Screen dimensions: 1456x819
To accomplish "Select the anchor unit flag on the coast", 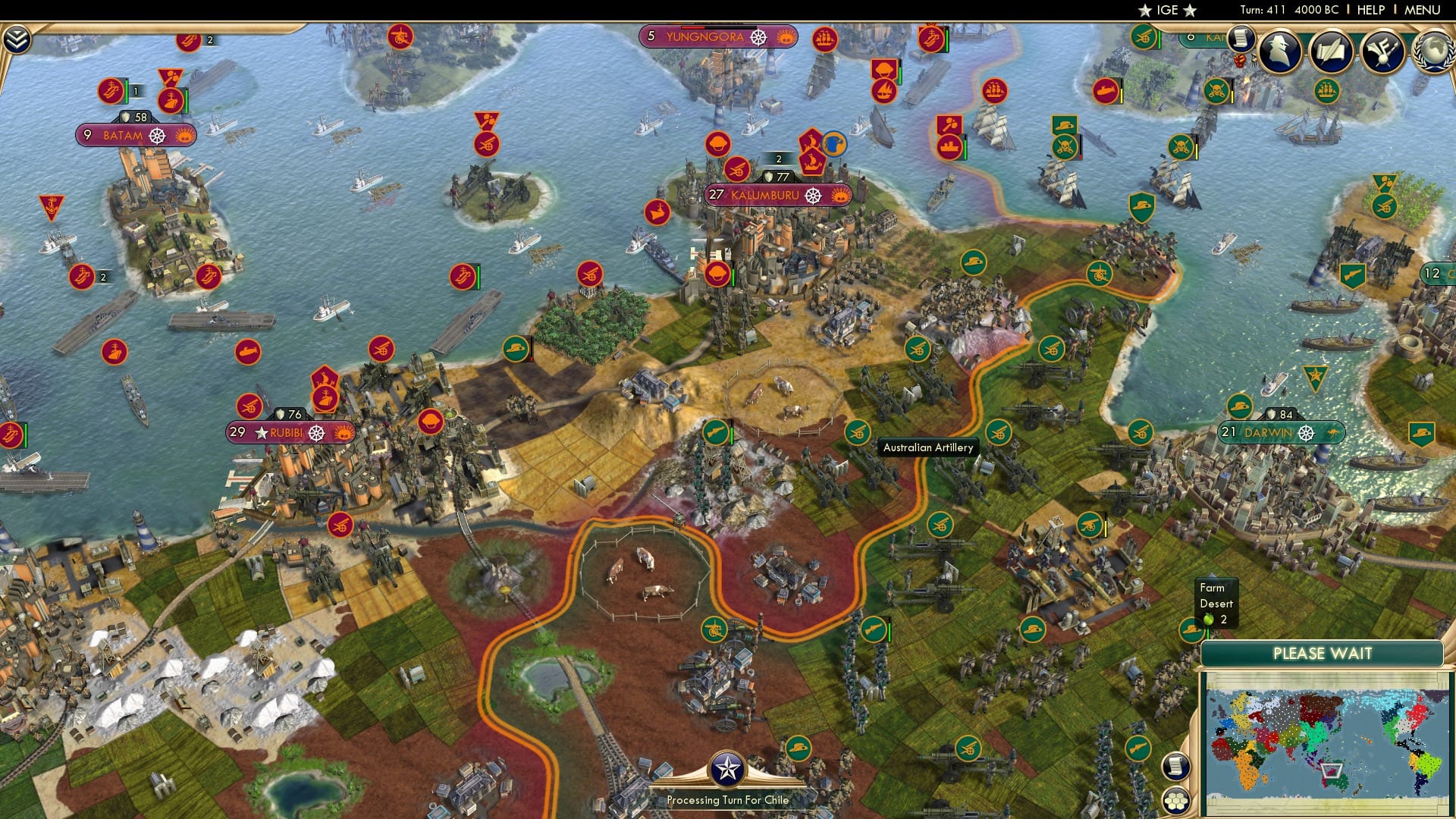I will [50, 202].
